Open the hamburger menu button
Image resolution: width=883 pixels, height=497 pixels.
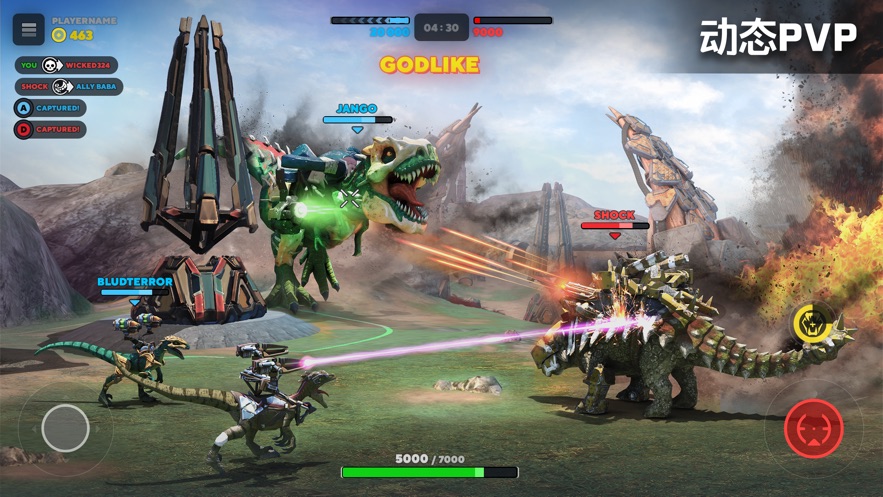tap(28, 29)
